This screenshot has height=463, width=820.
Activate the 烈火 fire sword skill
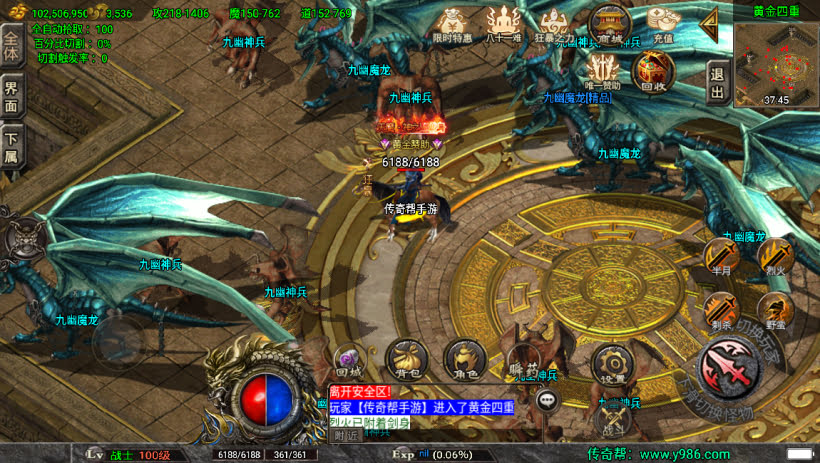(775, 258)
